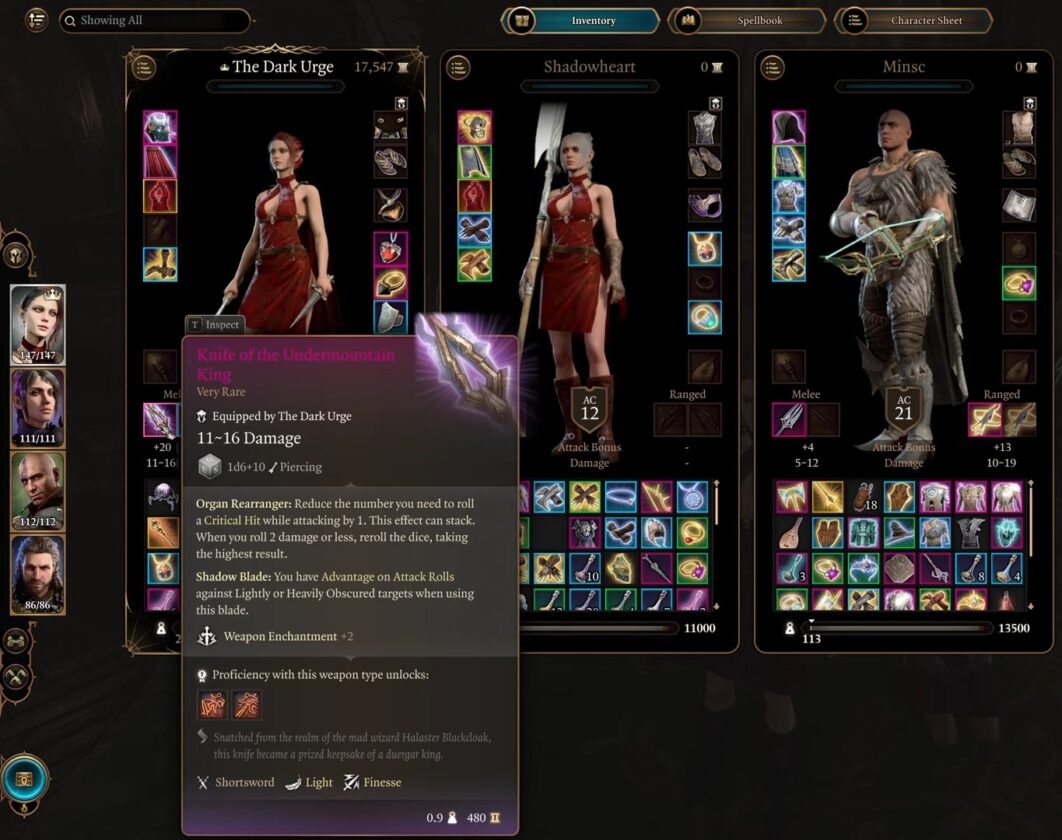This screenshot has width=1062, height=840.
Task: Click the Inspect button on the tooltip
Action: pyautogui.click(x=214, y=324)
